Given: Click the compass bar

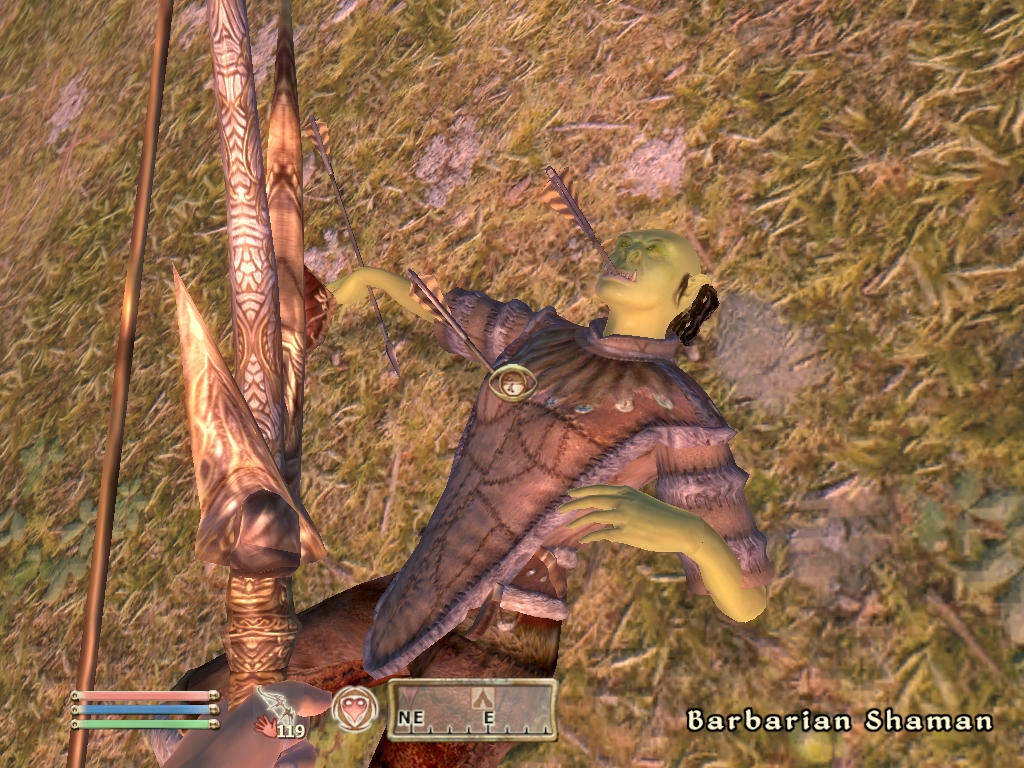Looking at the screenshot, I should tap(472, 710).
